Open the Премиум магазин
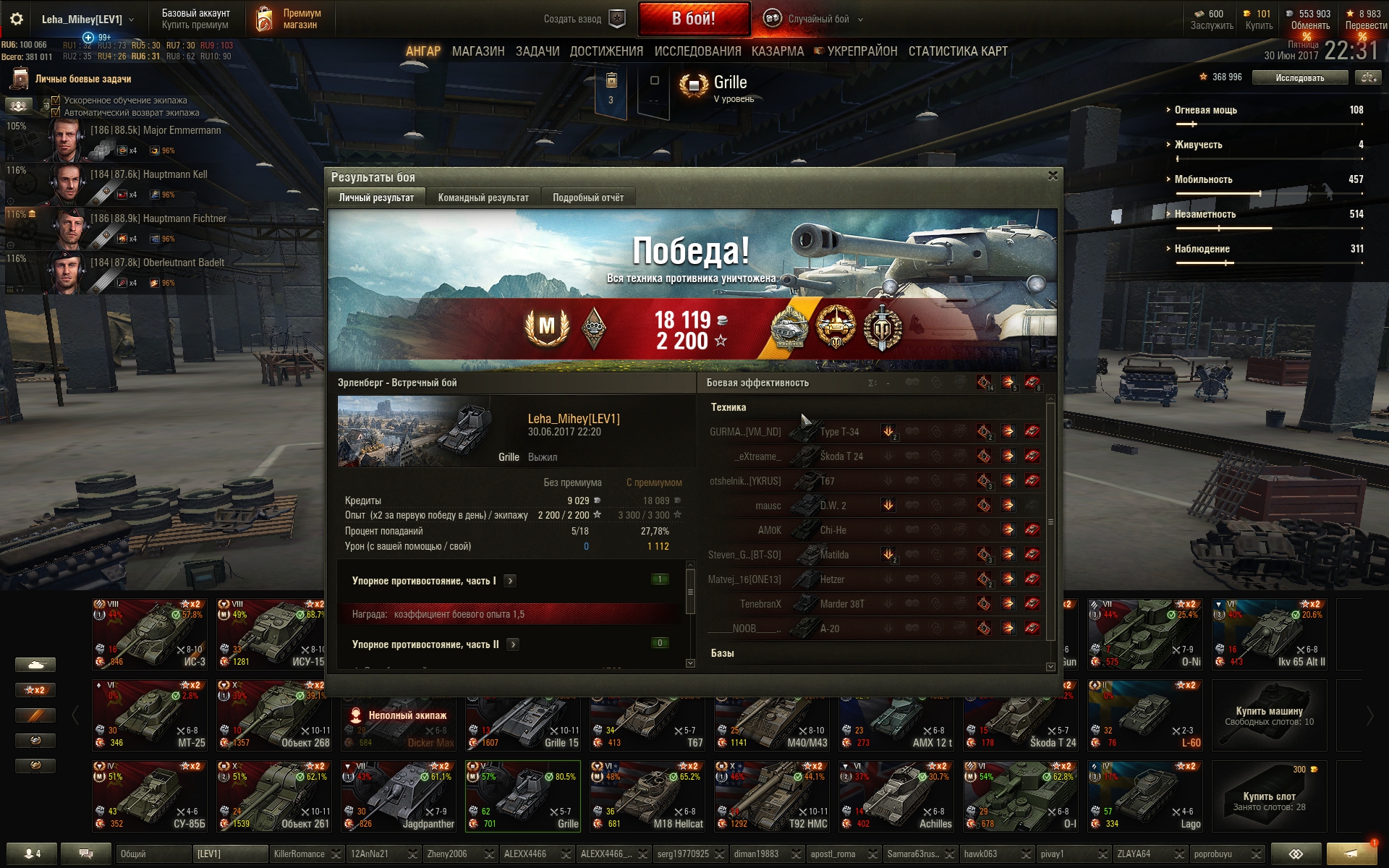Viewport: 1389px width, 868px height. (289, 19)
